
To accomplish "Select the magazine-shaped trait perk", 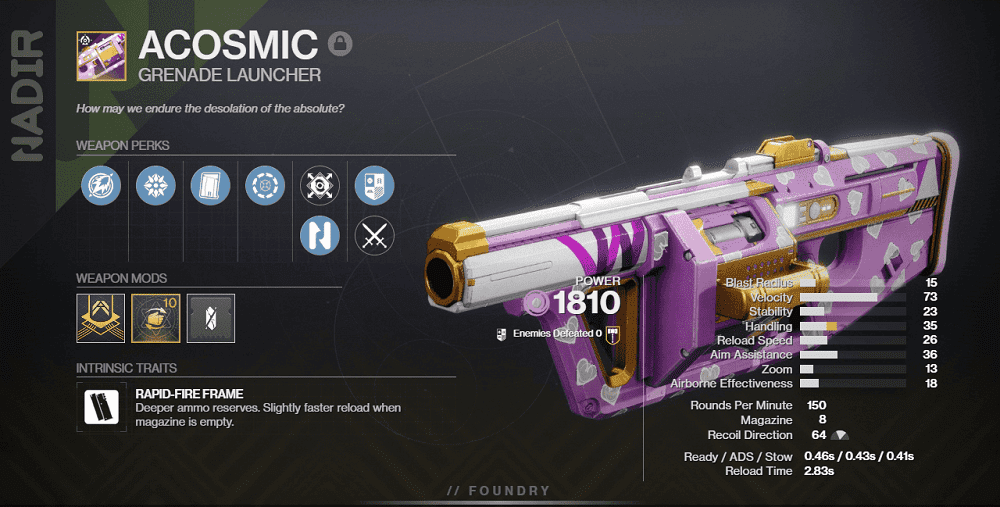I will tap(210, 184).
